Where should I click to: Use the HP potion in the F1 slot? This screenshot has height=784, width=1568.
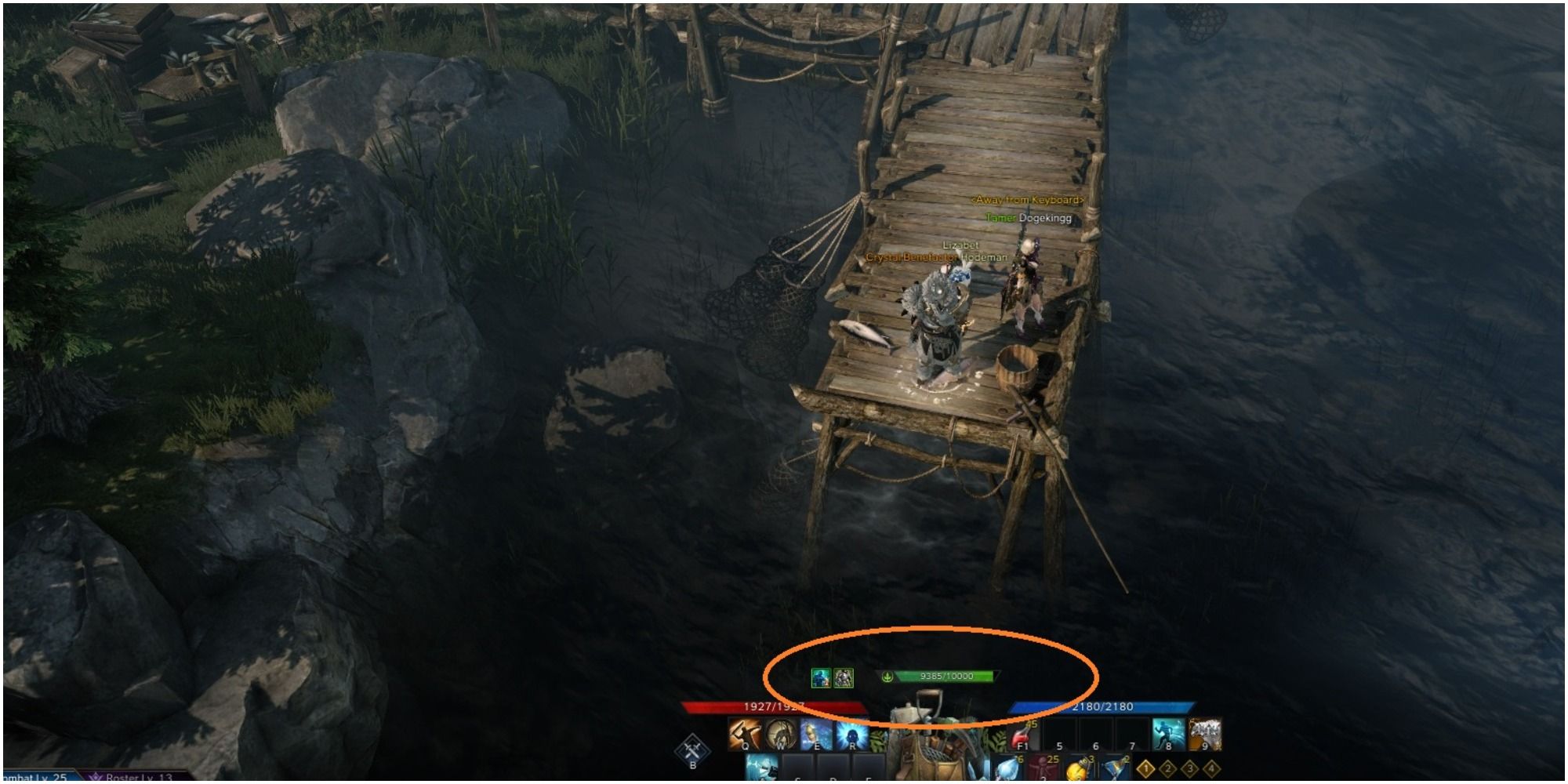click(x=1022, y=736)
